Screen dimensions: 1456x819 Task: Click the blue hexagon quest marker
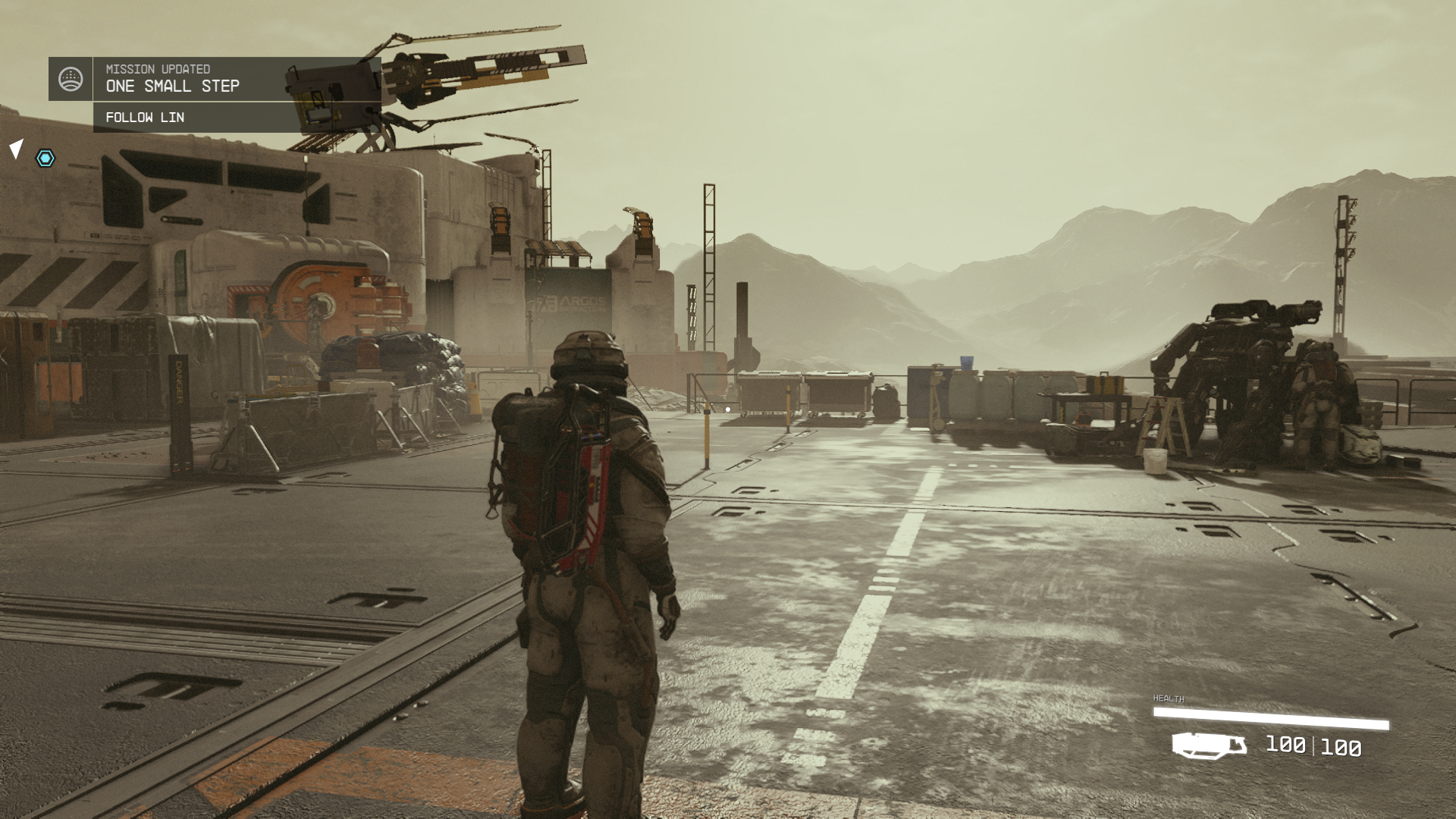click(45, 158)
